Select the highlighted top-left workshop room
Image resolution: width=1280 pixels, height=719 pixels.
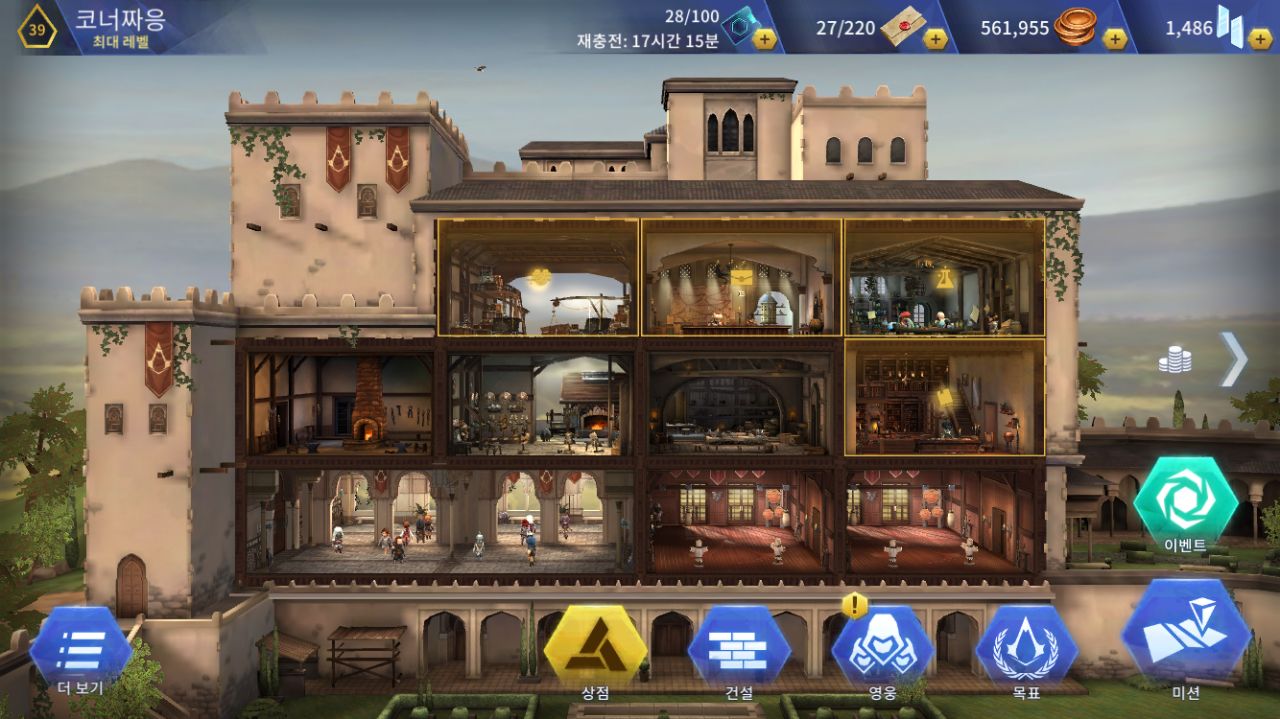pos(538,277)
